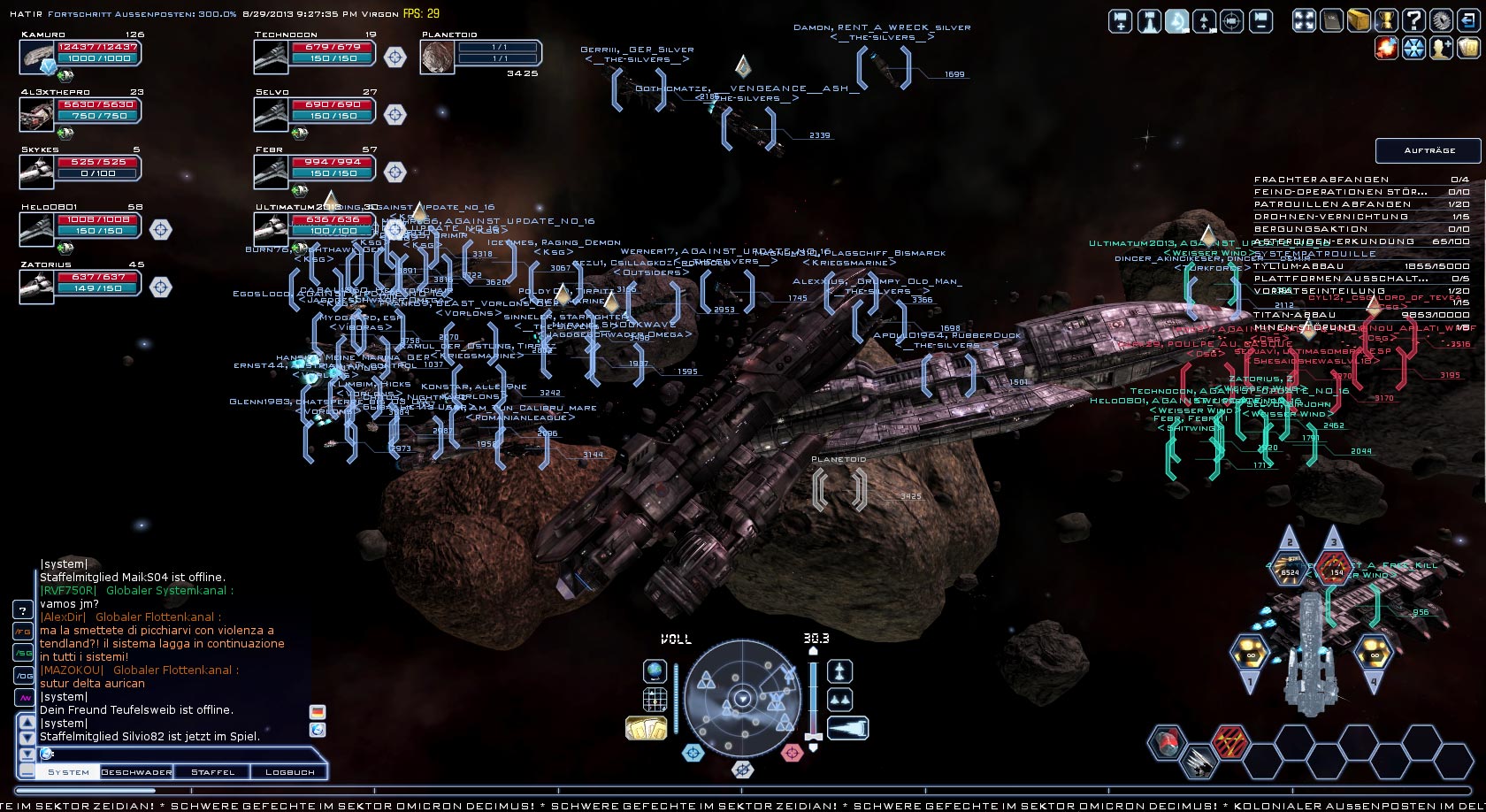This screenshot has width=1486, height=812.
Task: Open the help question mark icon
Action: tap(1413, 19)
